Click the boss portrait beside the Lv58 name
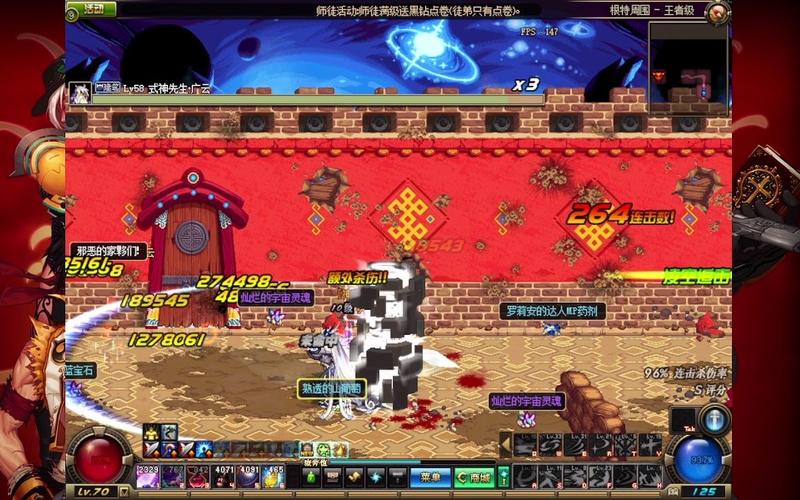 coord(79,94)
